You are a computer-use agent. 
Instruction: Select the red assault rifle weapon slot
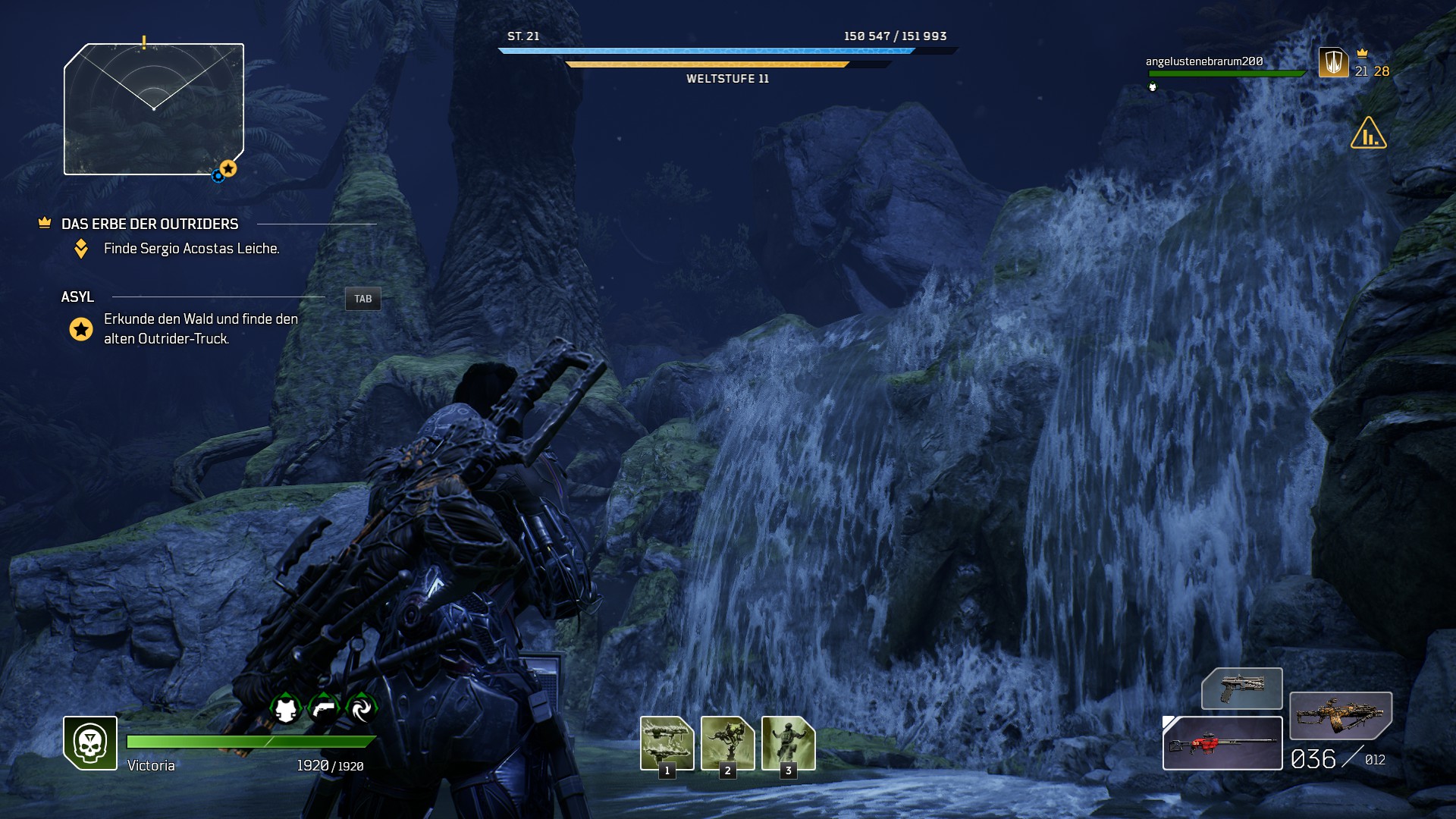1222,743
